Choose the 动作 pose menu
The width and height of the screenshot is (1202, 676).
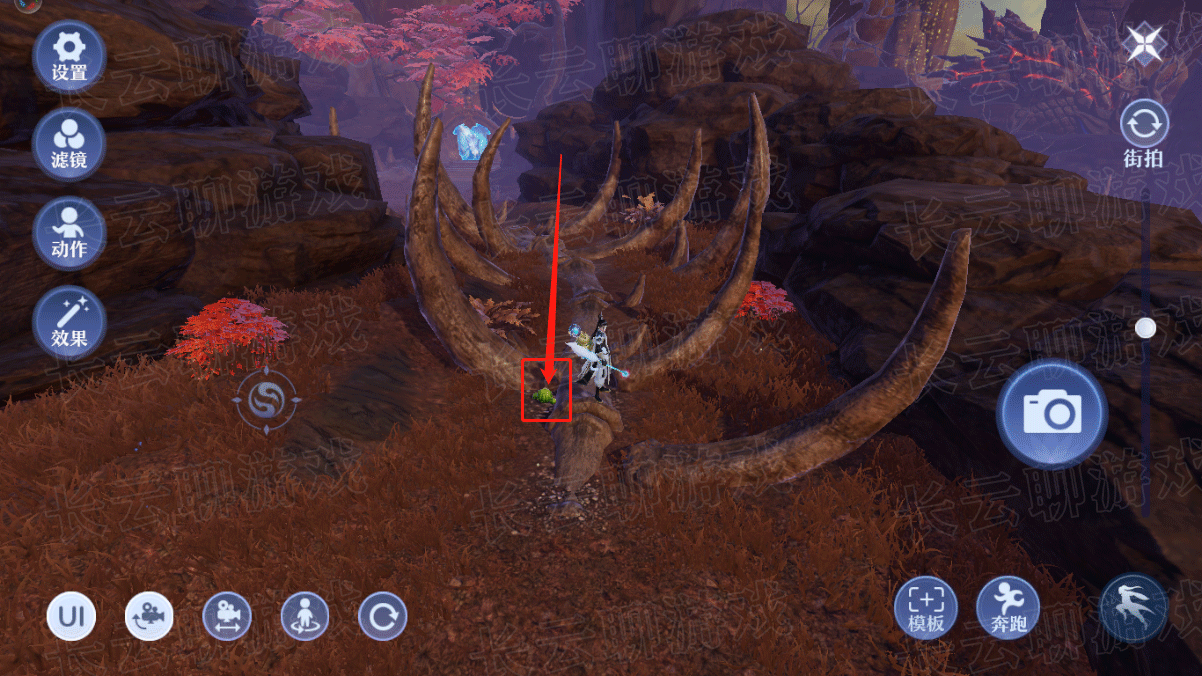coord(69,233)
